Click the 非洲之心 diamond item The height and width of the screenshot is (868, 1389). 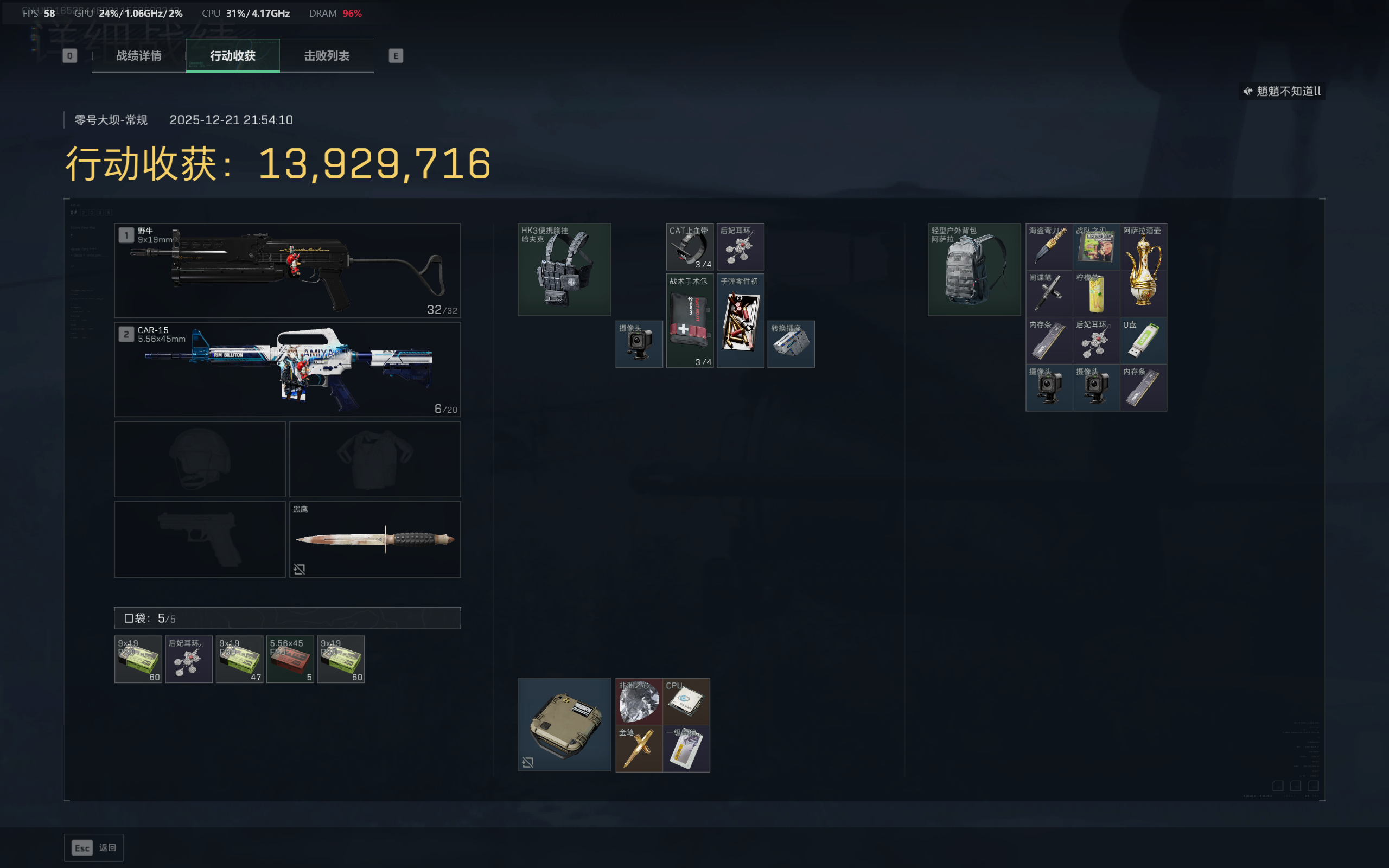(x=639, y=701)
